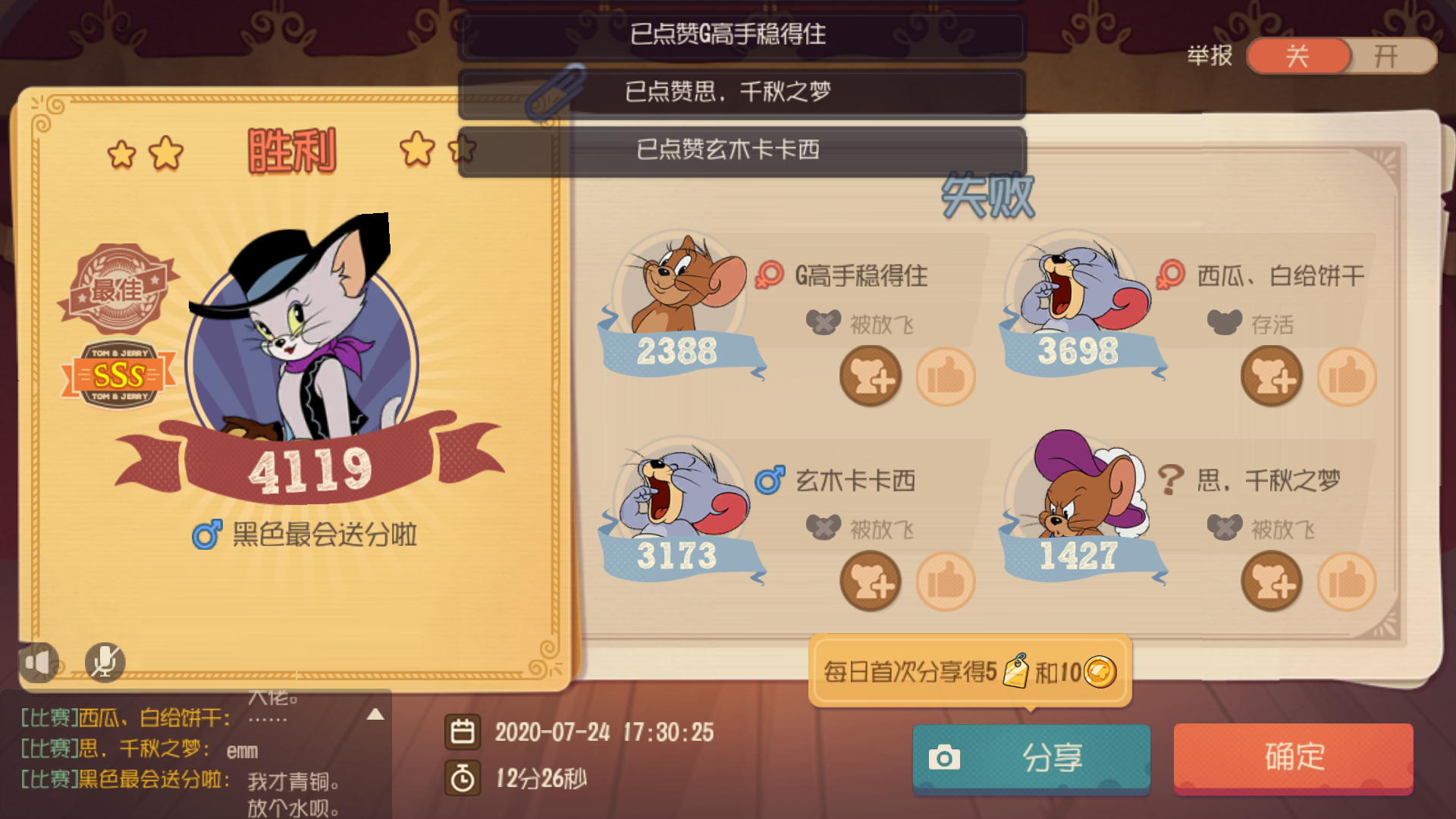Add 西瓜、白给饼干 as friend

coord(1271,376)
